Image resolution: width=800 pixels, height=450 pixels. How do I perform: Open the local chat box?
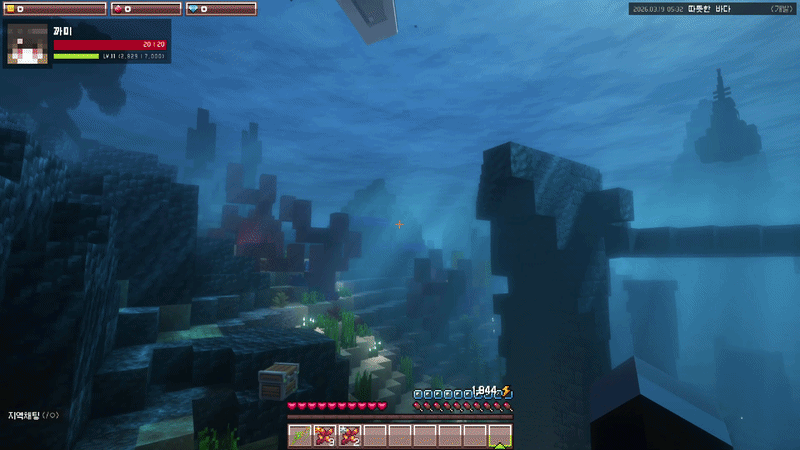click(34, 414)
